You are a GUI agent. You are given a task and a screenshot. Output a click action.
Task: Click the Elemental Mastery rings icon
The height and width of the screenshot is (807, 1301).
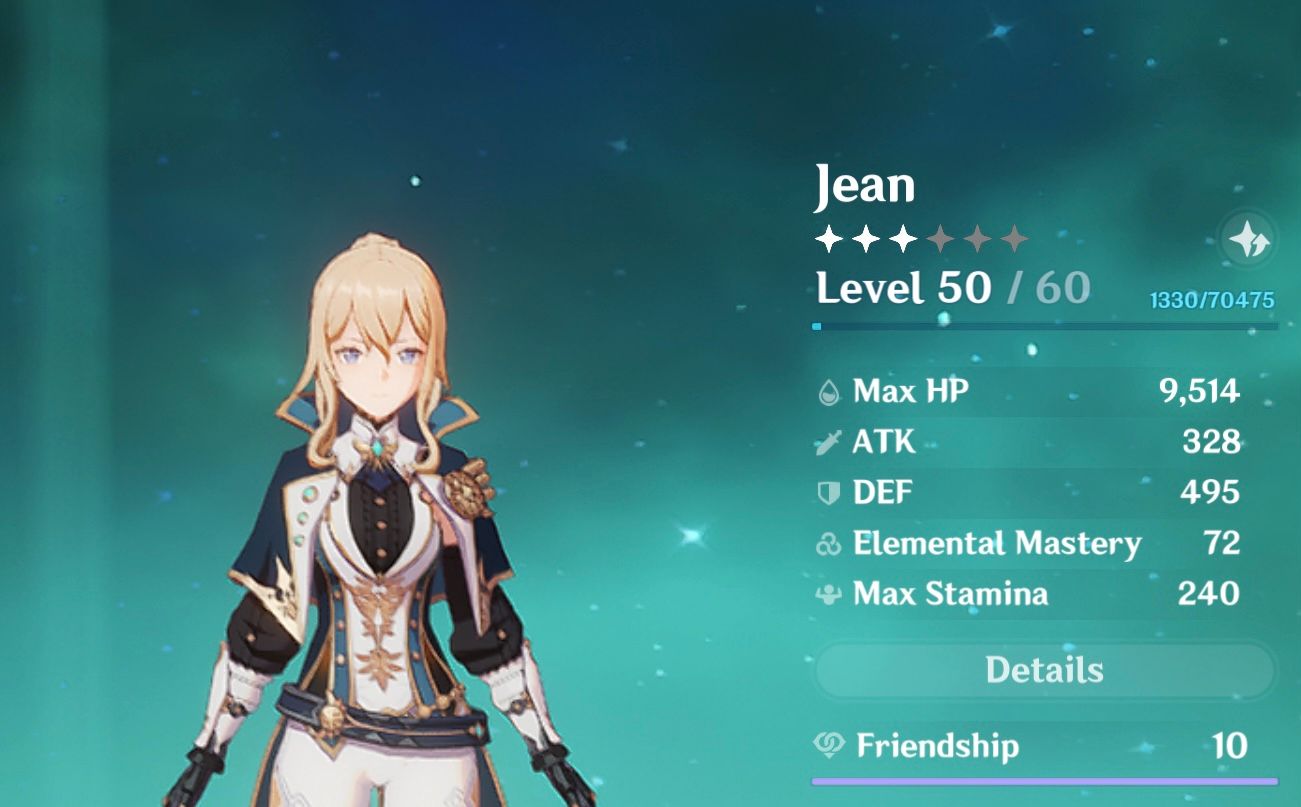(x=828, y=543)
